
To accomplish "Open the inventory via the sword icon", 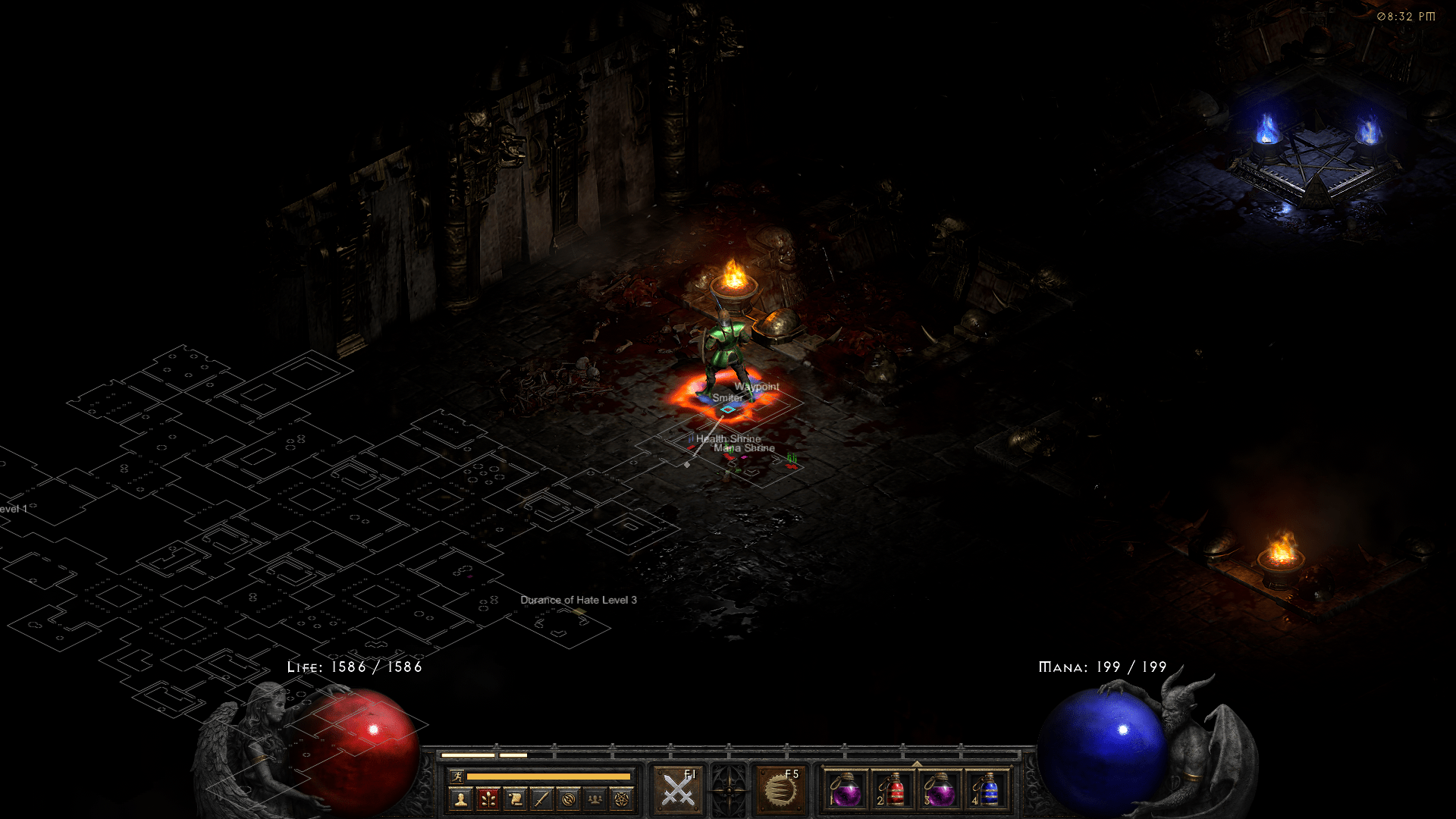I will pos(541,799).
